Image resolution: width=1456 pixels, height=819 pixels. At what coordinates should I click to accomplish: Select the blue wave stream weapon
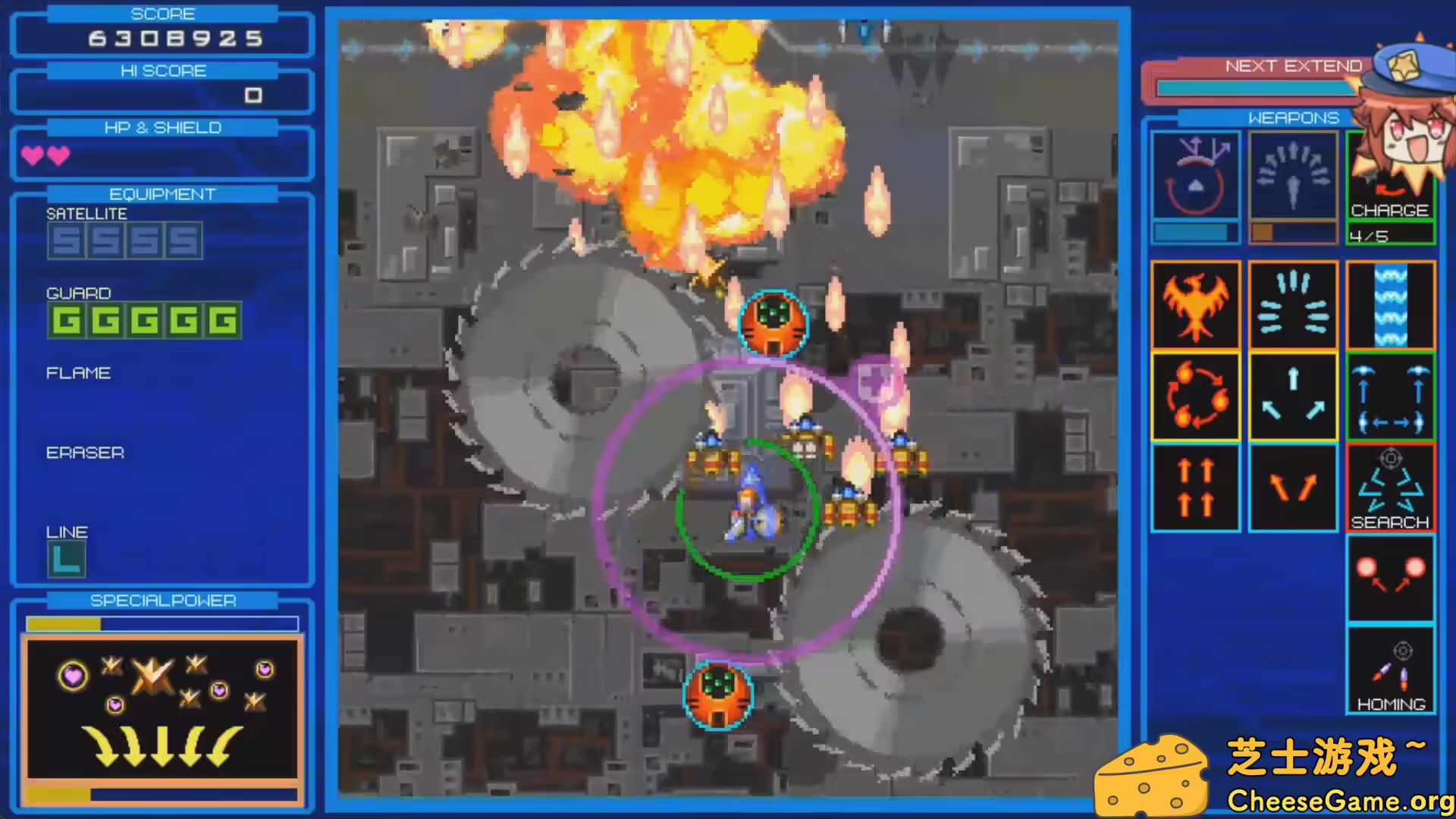pos(1390,305)
